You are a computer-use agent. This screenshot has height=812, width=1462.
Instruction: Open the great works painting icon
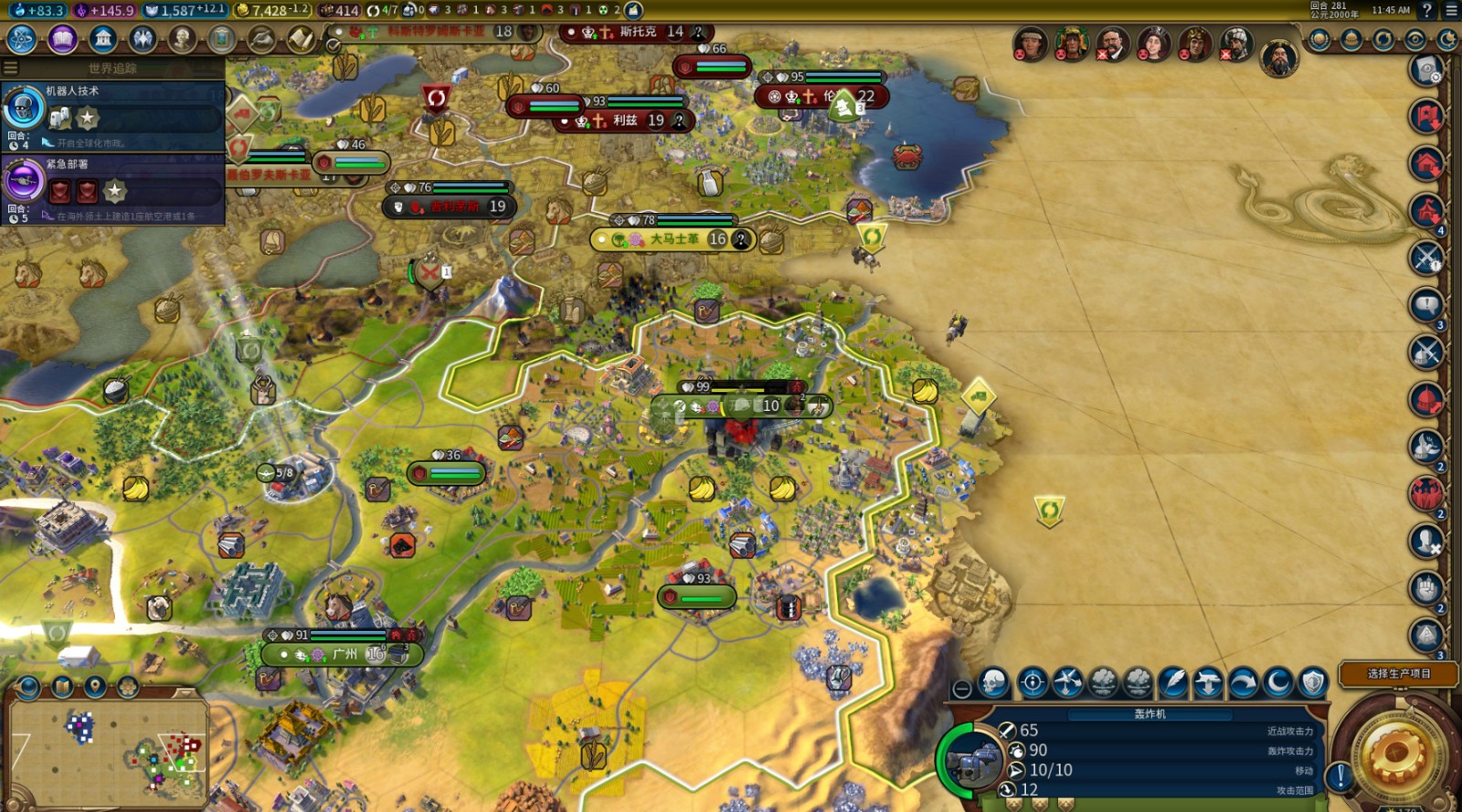point(221,39)
